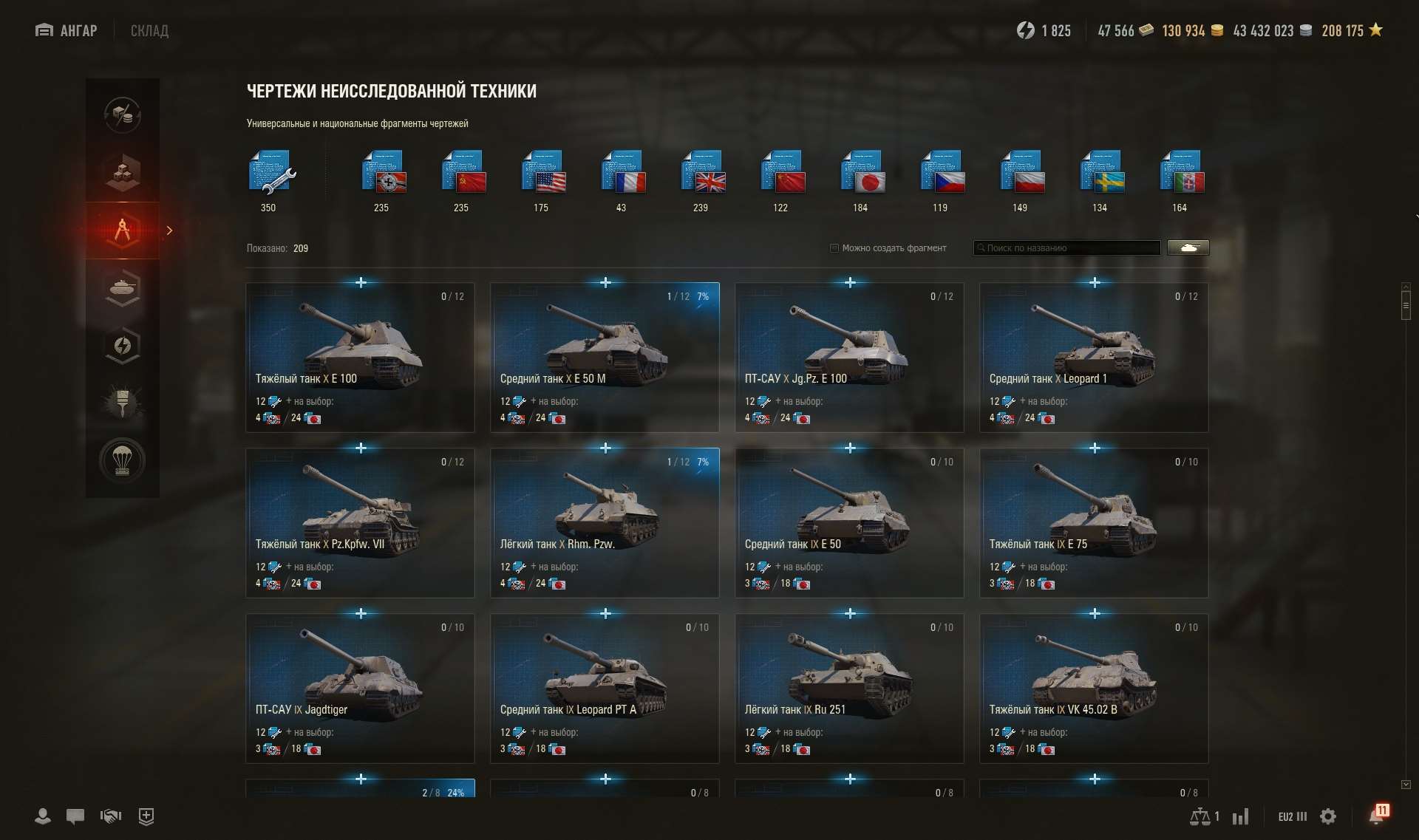This screenshot has width=1419, height=840.
Task: Select the tank collection icon in the sidebar
Action: 123,288
